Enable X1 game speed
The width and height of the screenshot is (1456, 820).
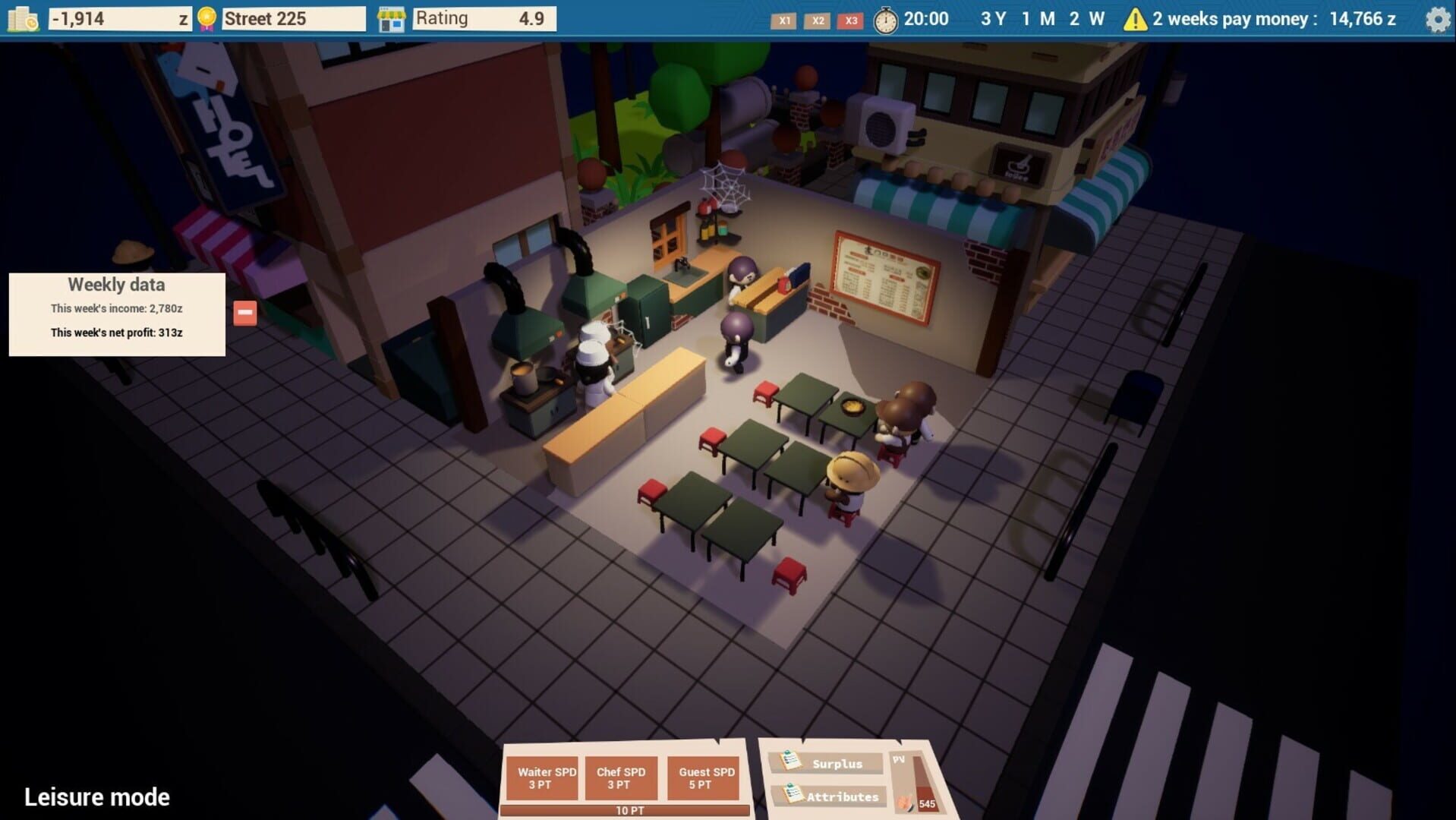pos(784,21)
